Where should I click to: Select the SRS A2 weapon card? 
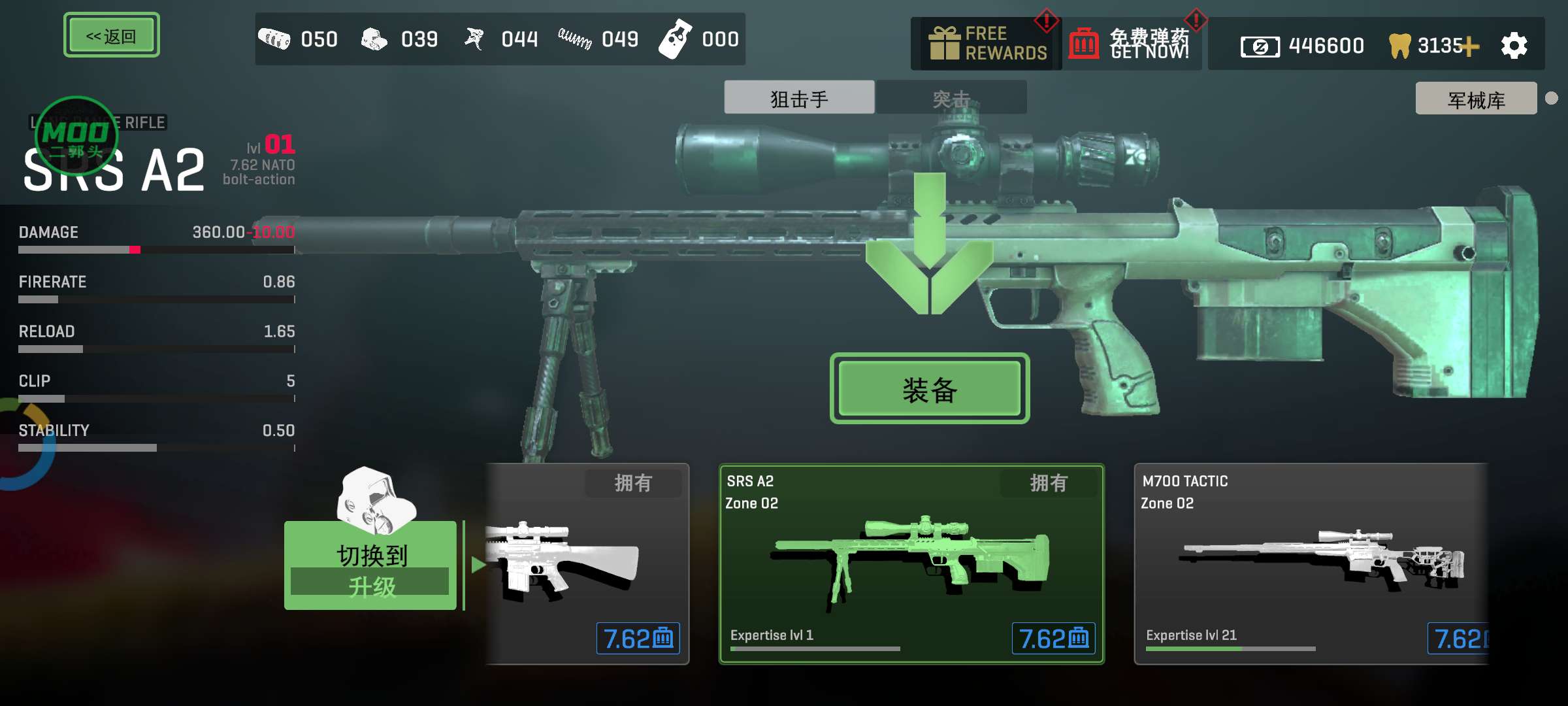pyautogui.click(x=911, y=563)
